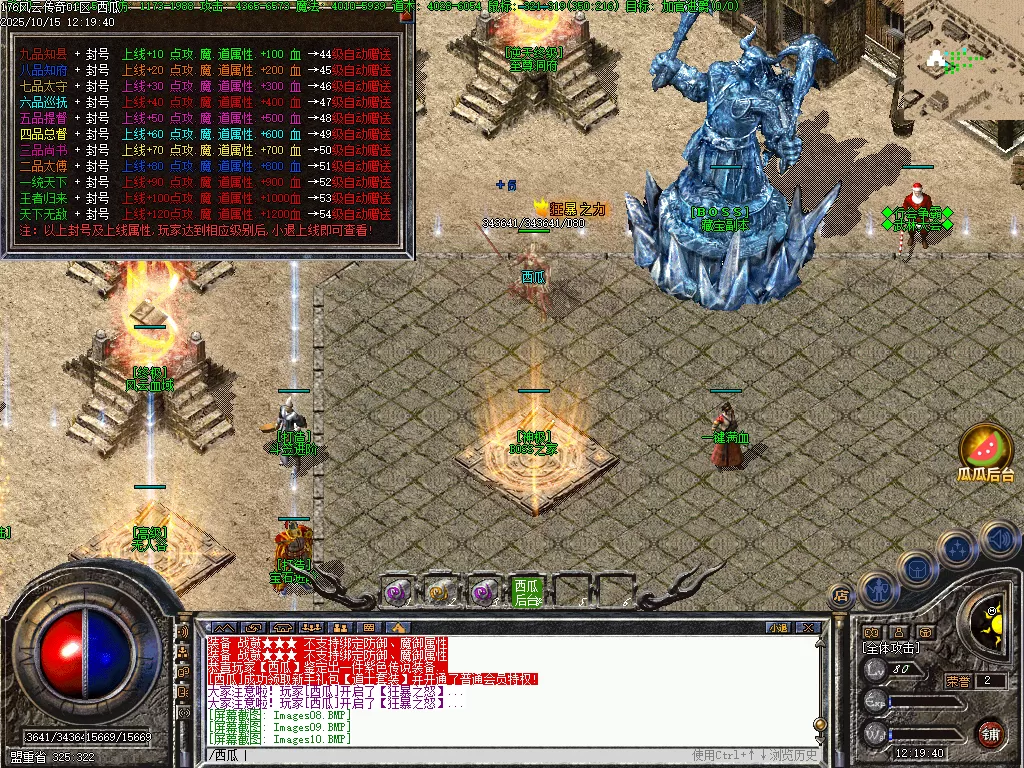Open the minimap in the corner
The image size is (1024, 768).
pyautogui.click(x=964, y=60)
